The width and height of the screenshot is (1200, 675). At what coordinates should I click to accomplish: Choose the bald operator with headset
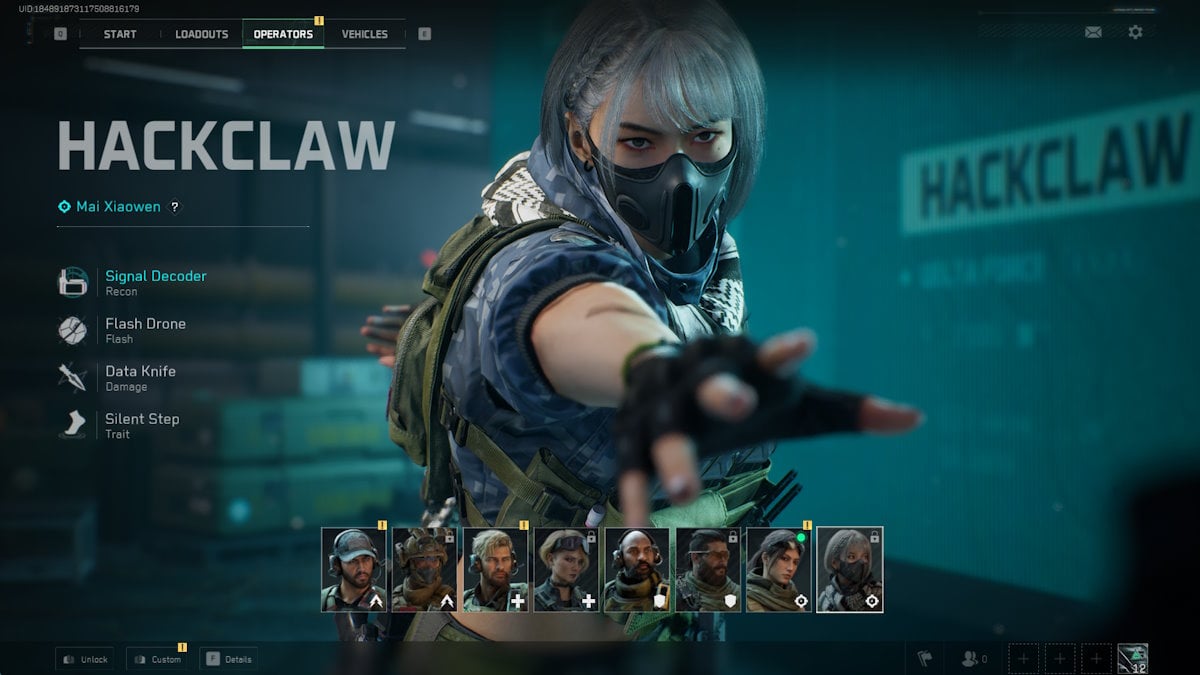pos(637,570)
